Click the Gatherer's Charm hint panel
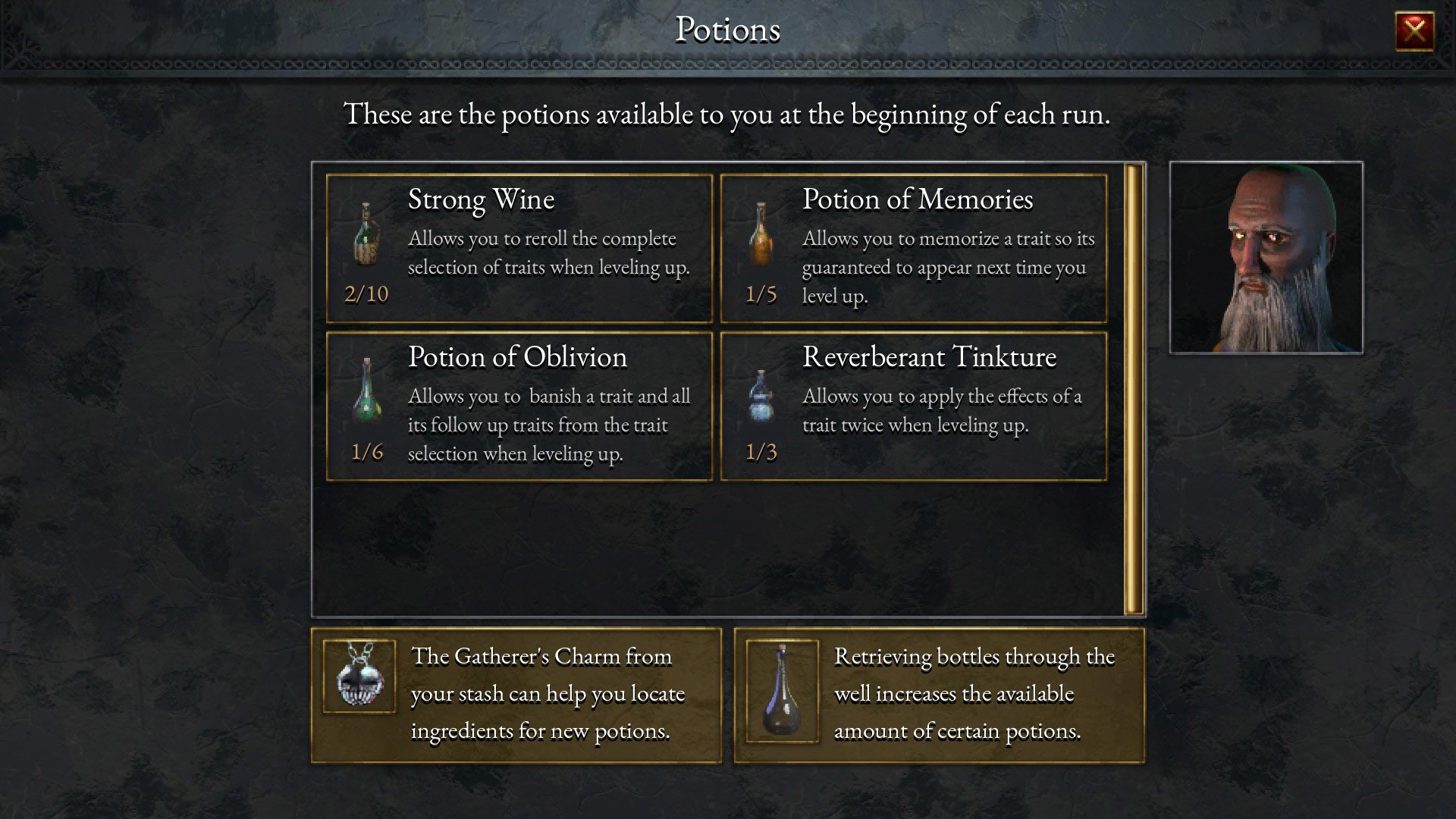Viewport: 1456px width, 819px height. point(518,693)
